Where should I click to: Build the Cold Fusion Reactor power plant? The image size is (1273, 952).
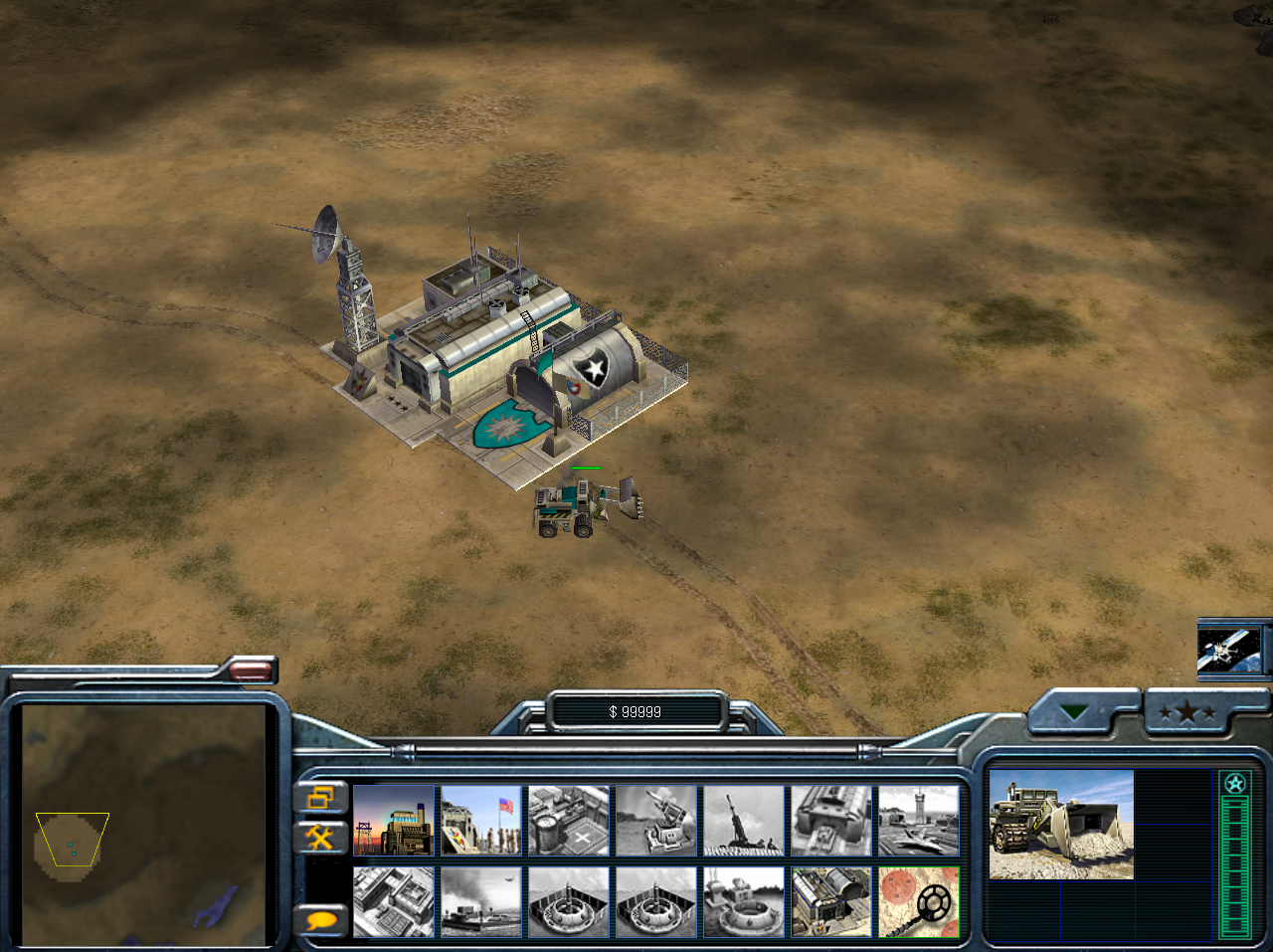(x=394, y=821)
